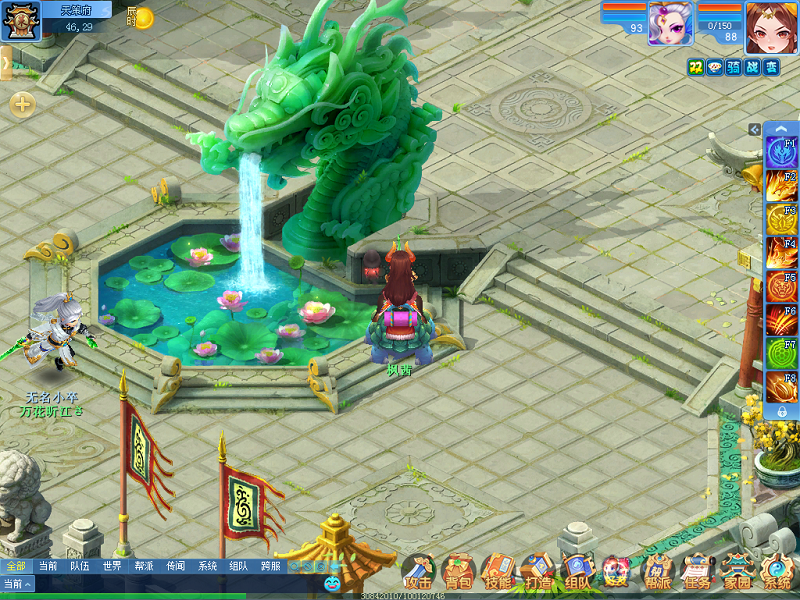Select the 全部 all-messages chat tab
Image resolution: width=800 pixels, height=600 pixels.
coord(16,566)
